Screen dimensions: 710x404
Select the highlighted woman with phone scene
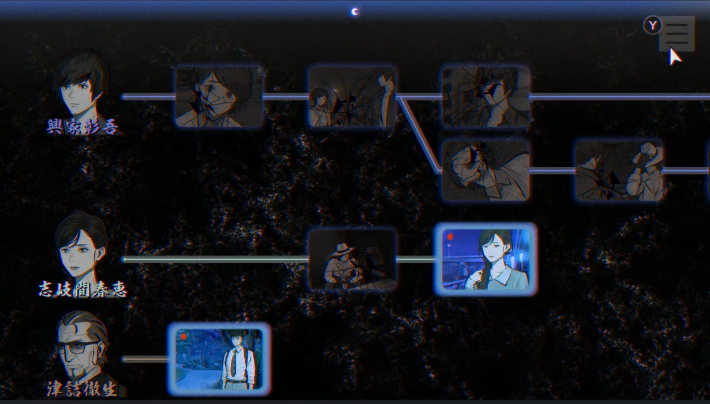pos(485,258)
